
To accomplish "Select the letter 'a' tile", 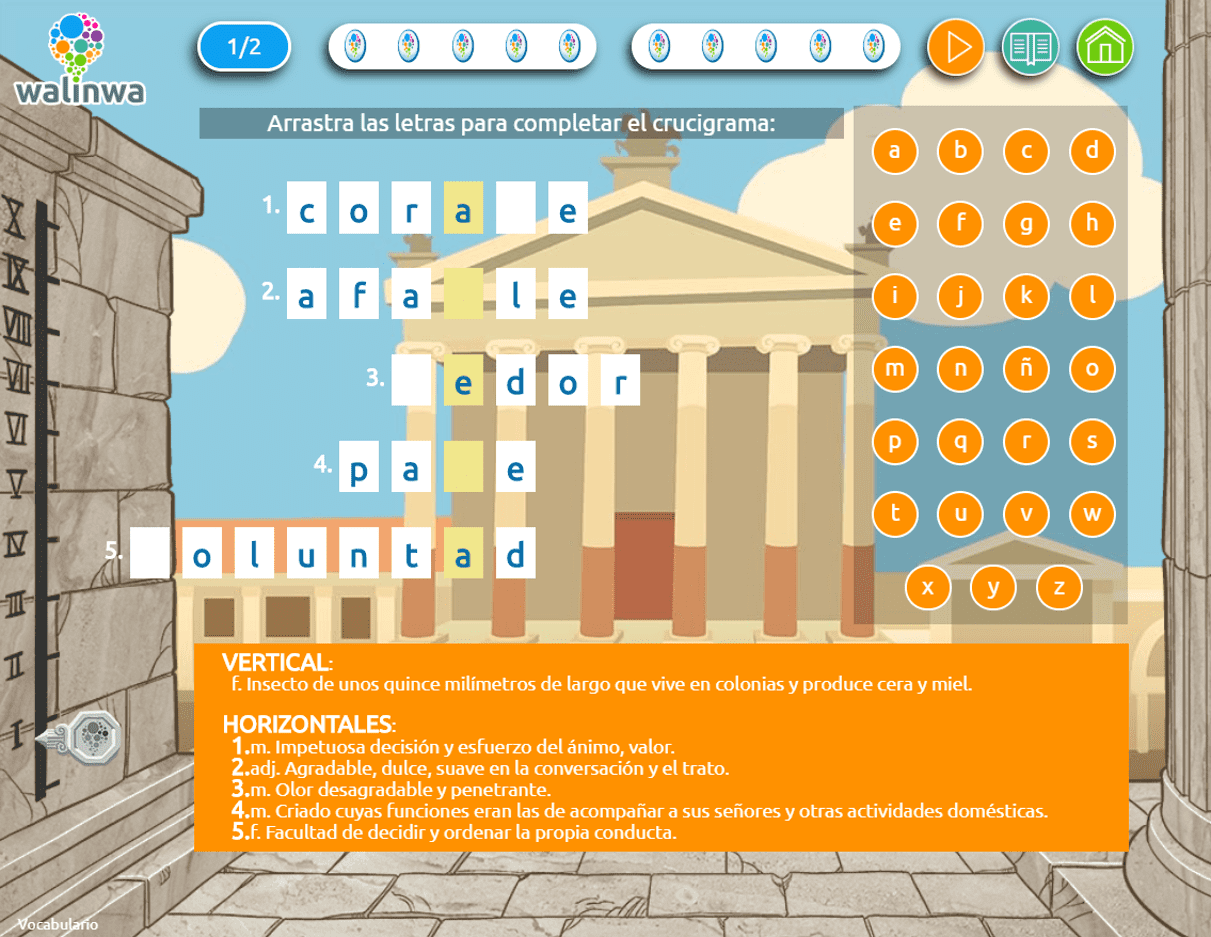I will tap(895, 151).
